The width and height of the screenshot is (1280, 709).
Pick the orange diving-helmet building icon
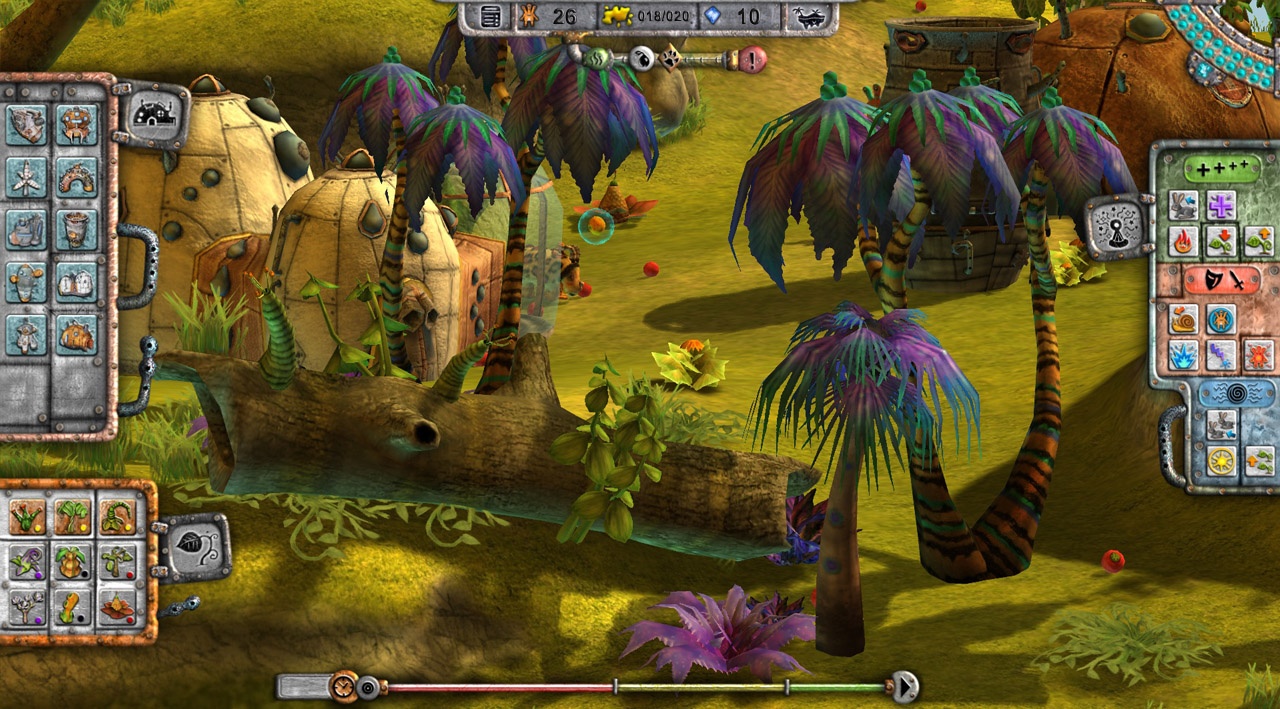(x=76, y=335)
